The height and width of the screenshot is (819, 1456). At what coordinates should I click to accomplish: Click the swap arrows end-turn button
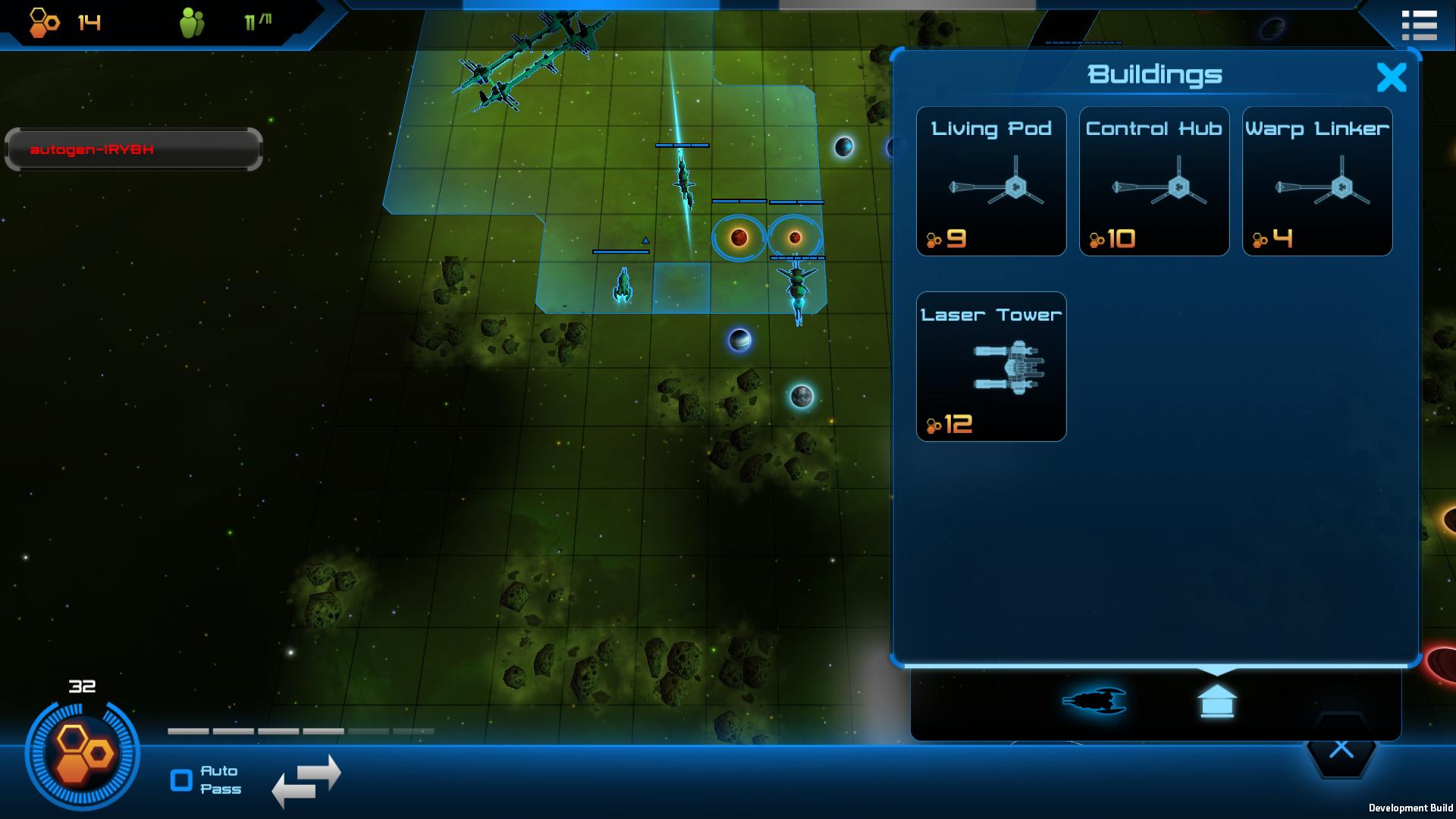pyautogui.click(x=306, y=780)
